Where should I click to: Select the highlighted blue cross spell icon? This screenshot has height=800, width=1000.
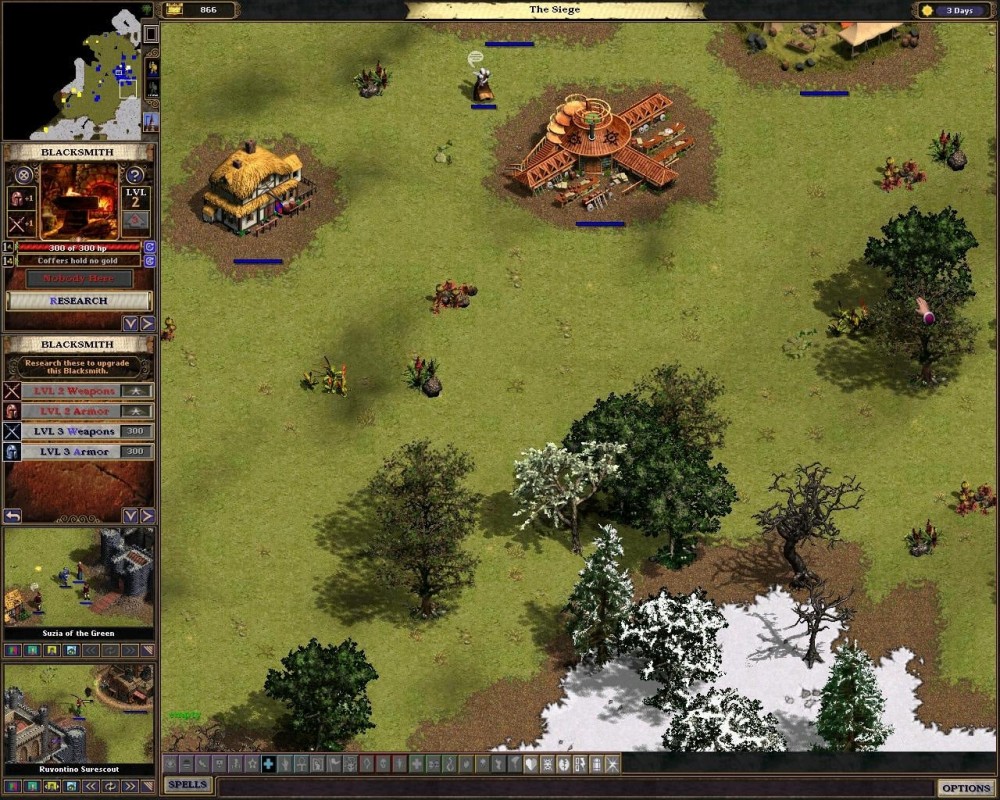(x=268, y=765)
